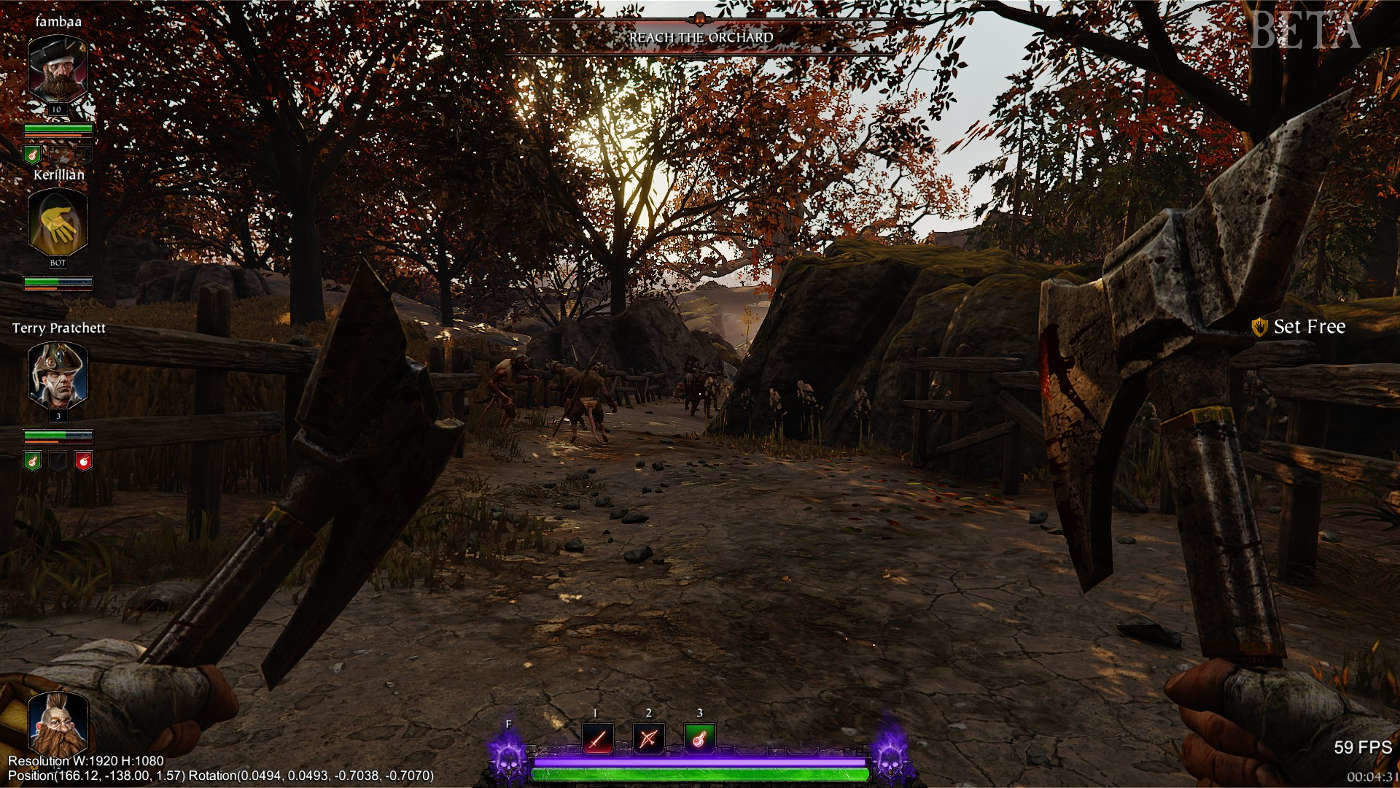Screen dimensions: 1400x788
Task: Open the Reach the Orchard objective
Action: 700,38
